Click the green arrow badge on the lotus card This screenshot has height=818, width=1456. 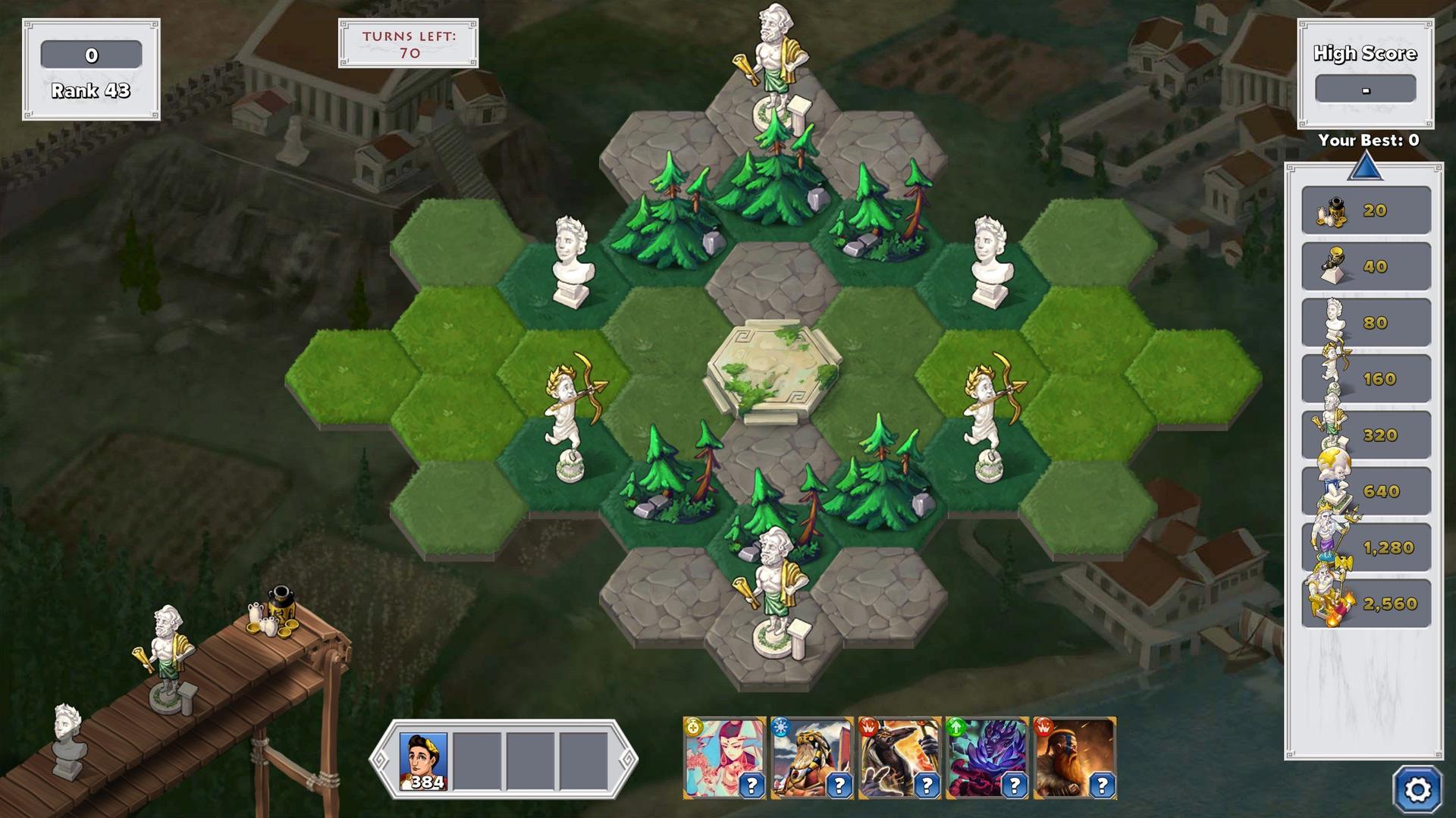click(x=958, y=726)
